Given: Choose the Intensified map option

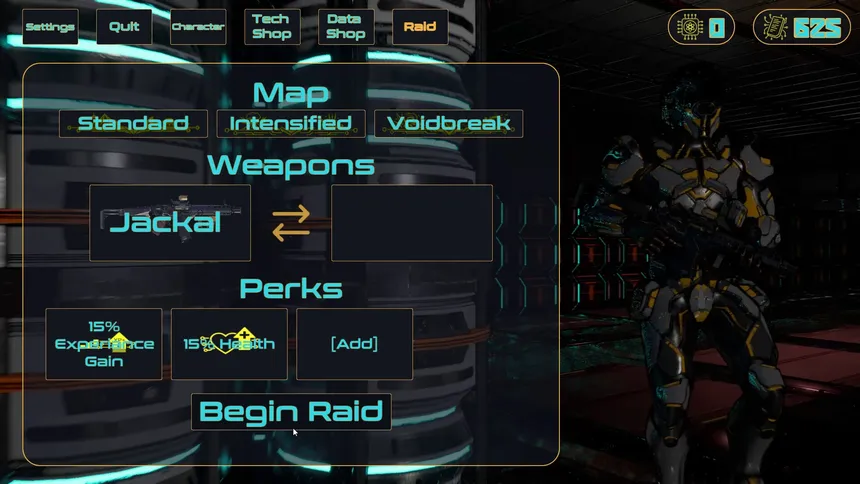Looking at the screenshot, I should coord(291,124).
